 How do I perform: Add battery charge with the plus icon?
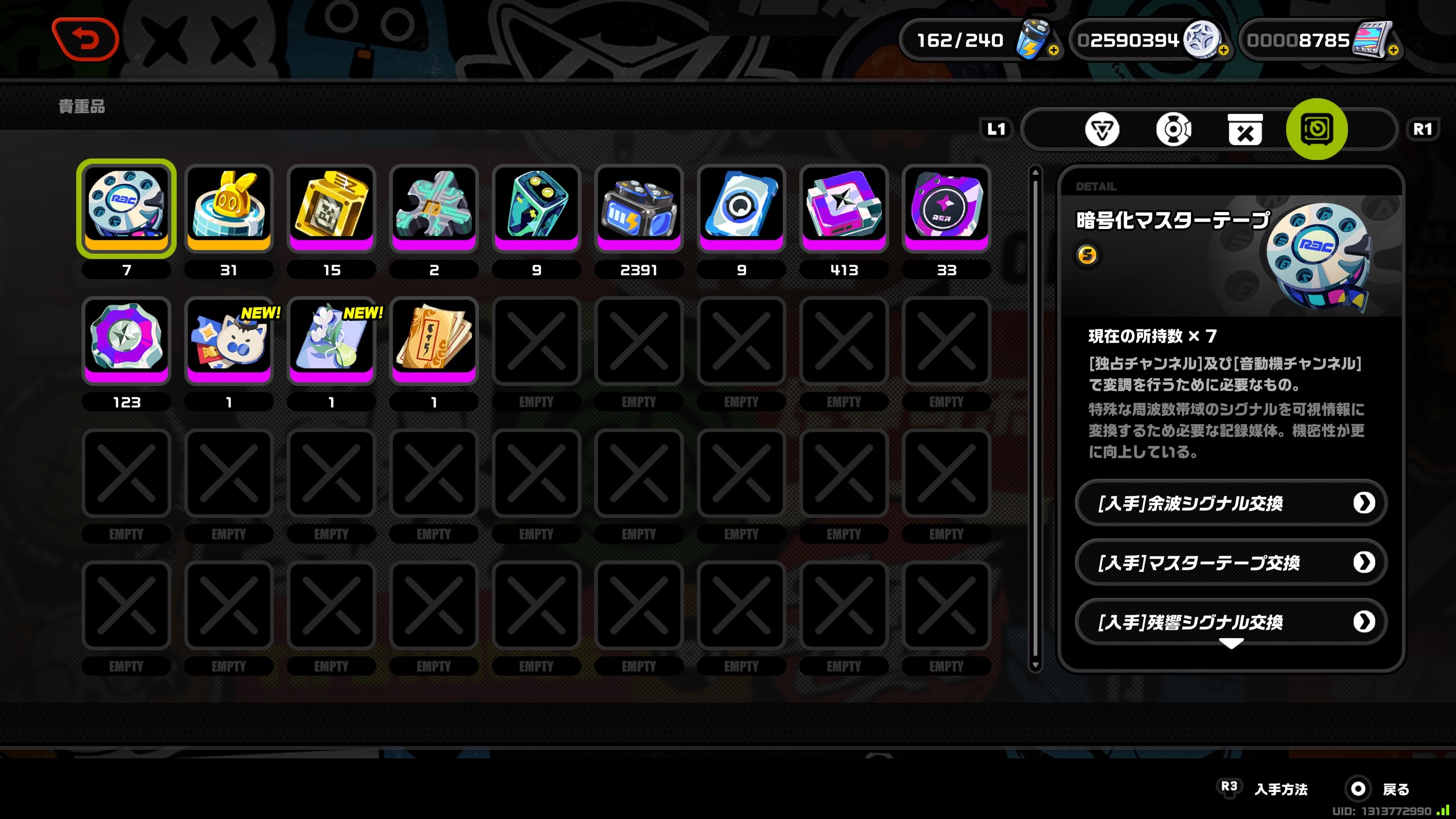coord(1054,50)
